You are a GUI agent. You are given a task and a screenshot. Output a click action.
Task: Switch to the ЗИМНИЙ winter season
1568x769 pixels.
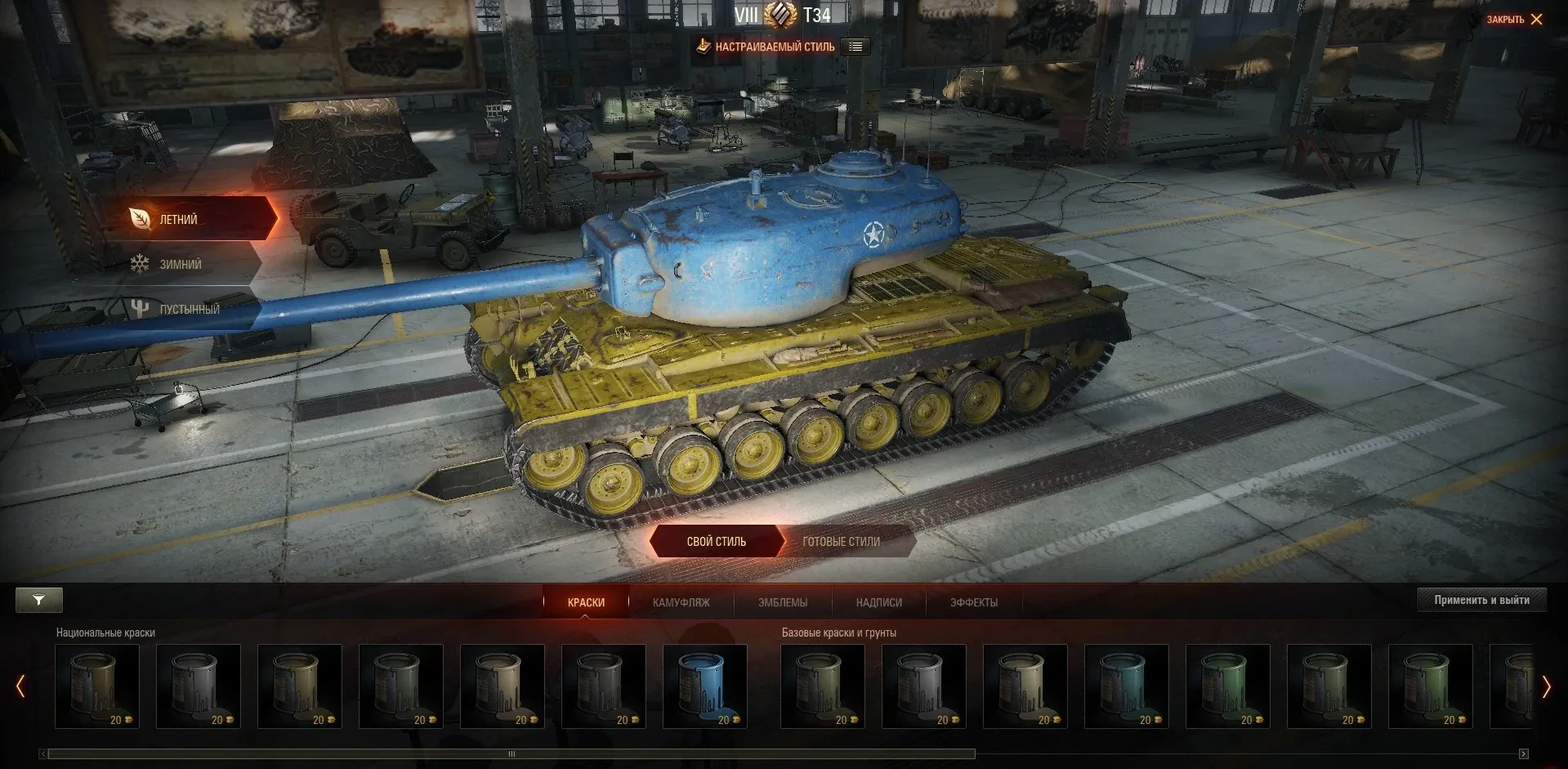point(180,265)
